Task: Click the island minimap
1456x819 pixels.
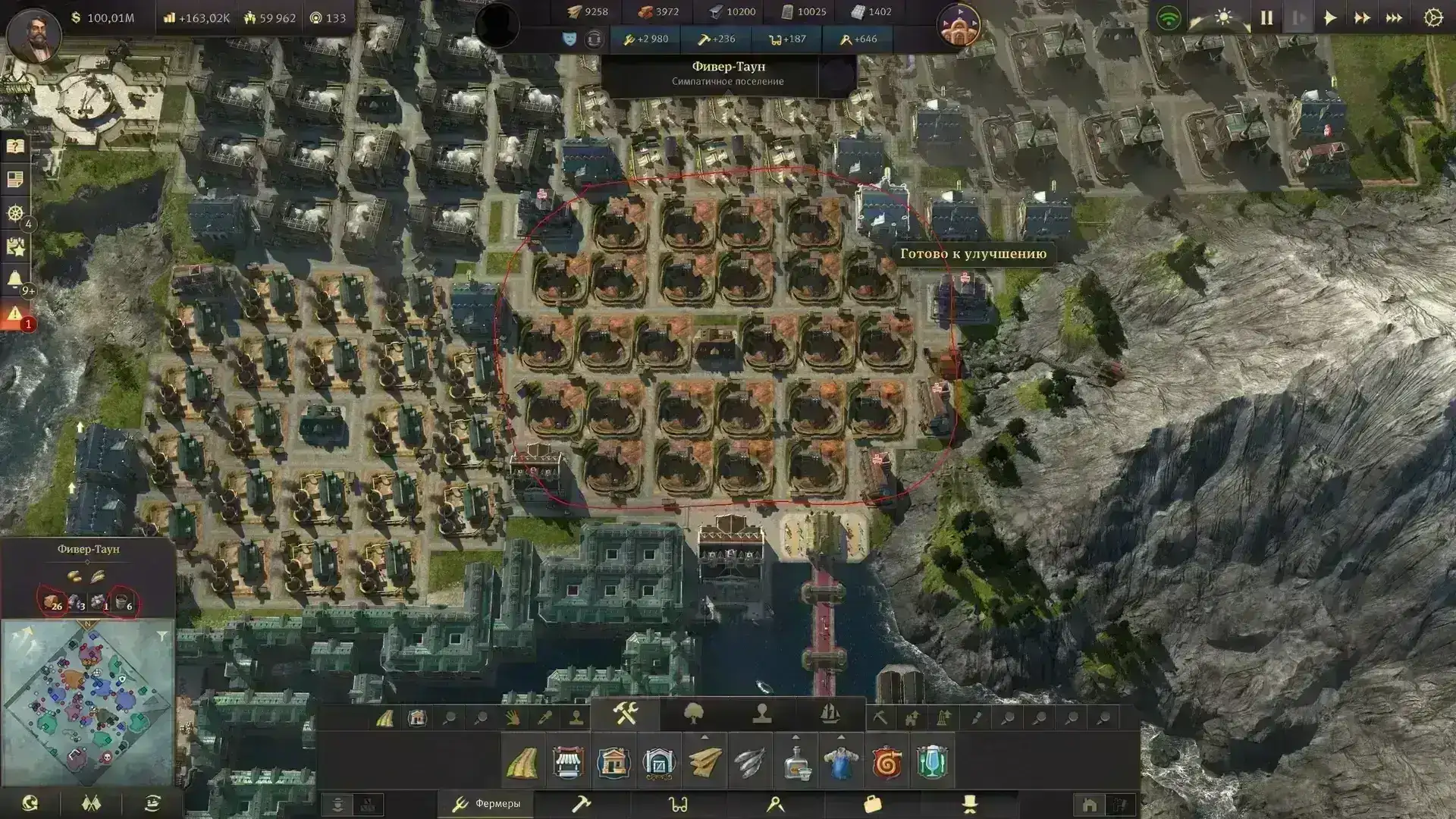Action: [88, 702]
